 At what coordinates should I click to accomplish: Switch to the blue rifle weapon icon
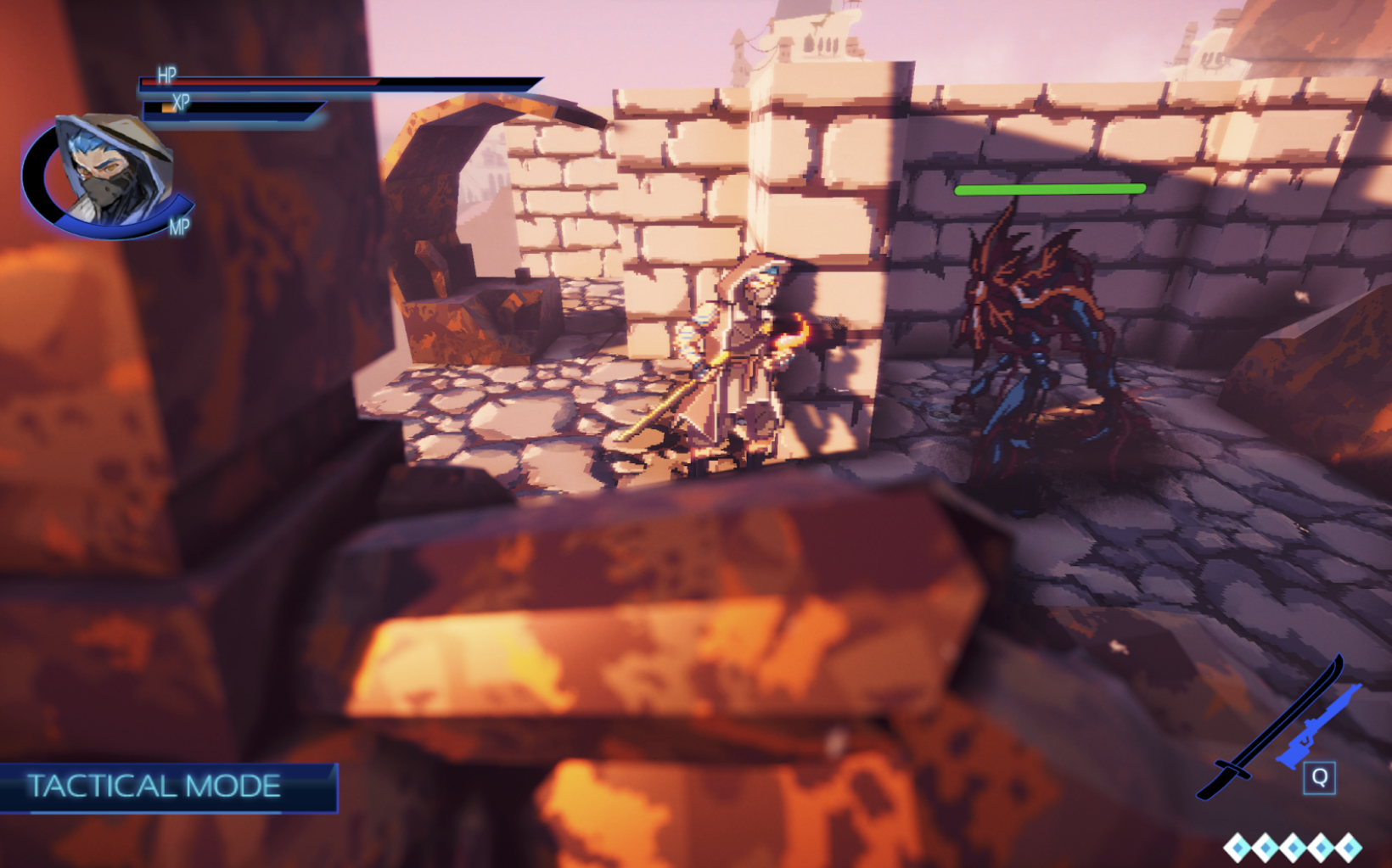(x=1320, y=728)
